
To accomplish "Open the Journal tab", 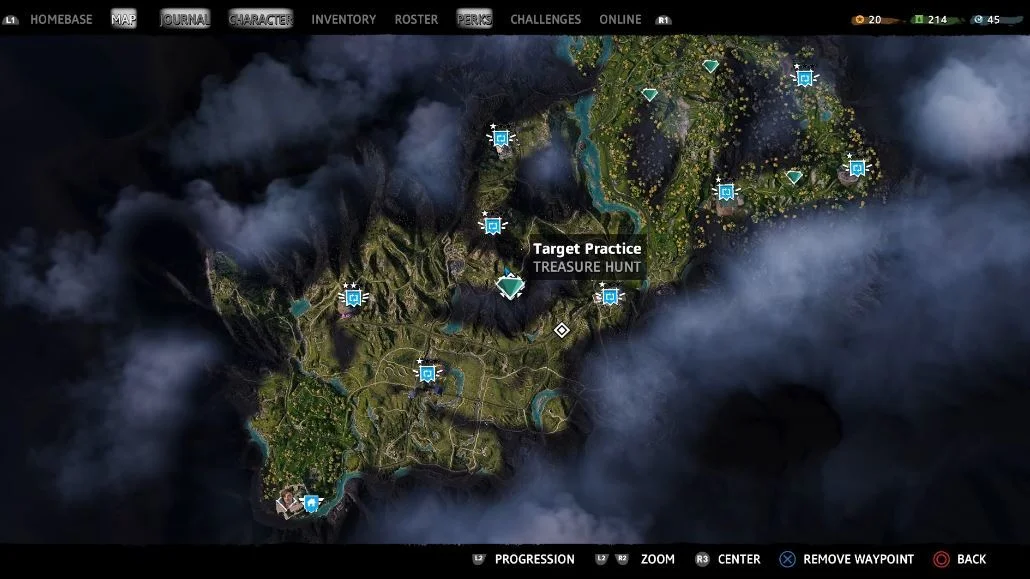I will (x=185, y=19).
